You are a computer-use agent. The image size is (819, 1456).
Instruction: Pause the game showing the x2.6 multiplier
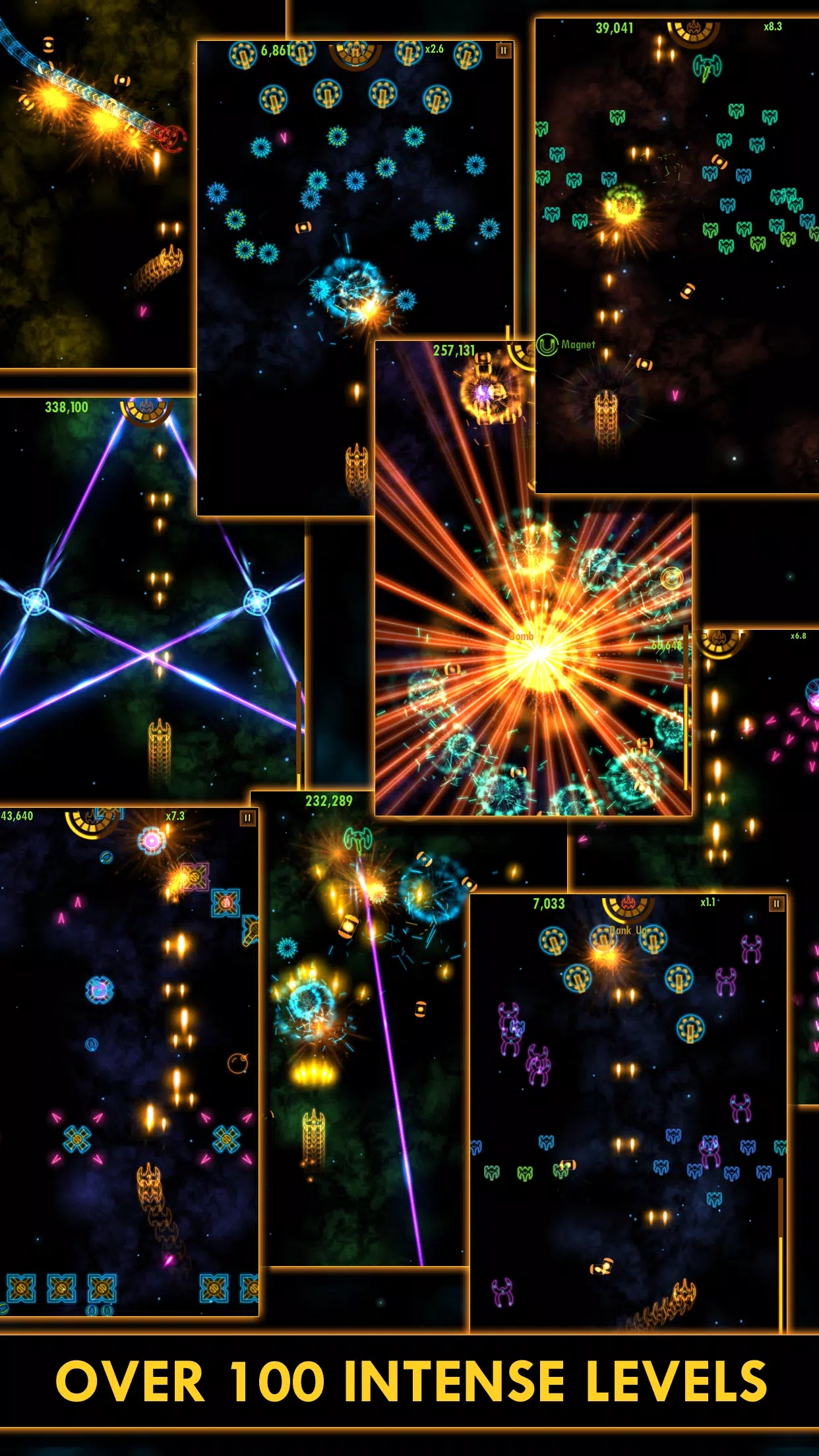(x=503, y=50)
